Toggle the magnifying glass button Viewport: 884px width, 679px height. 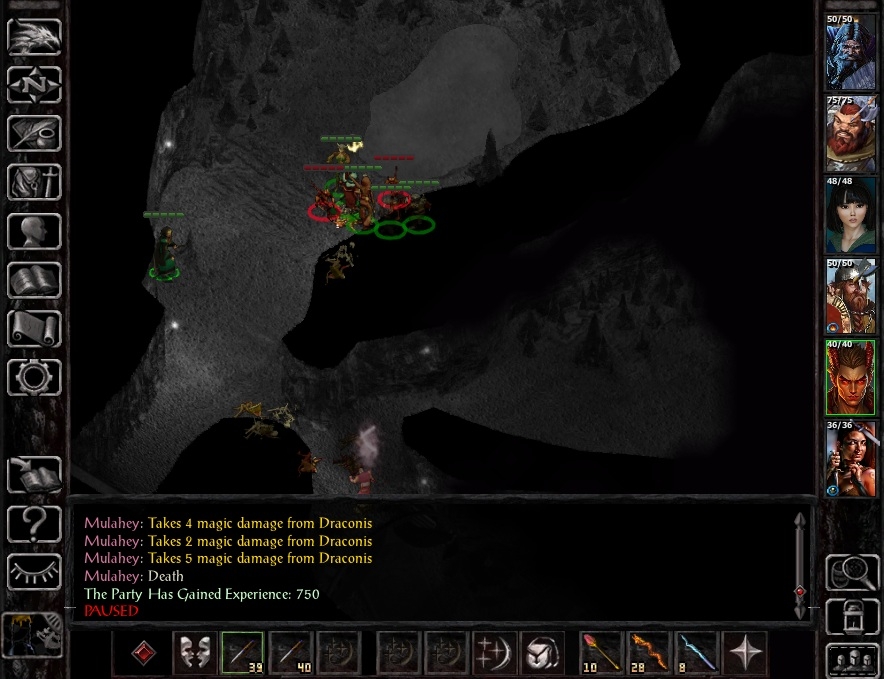(852, 573)
